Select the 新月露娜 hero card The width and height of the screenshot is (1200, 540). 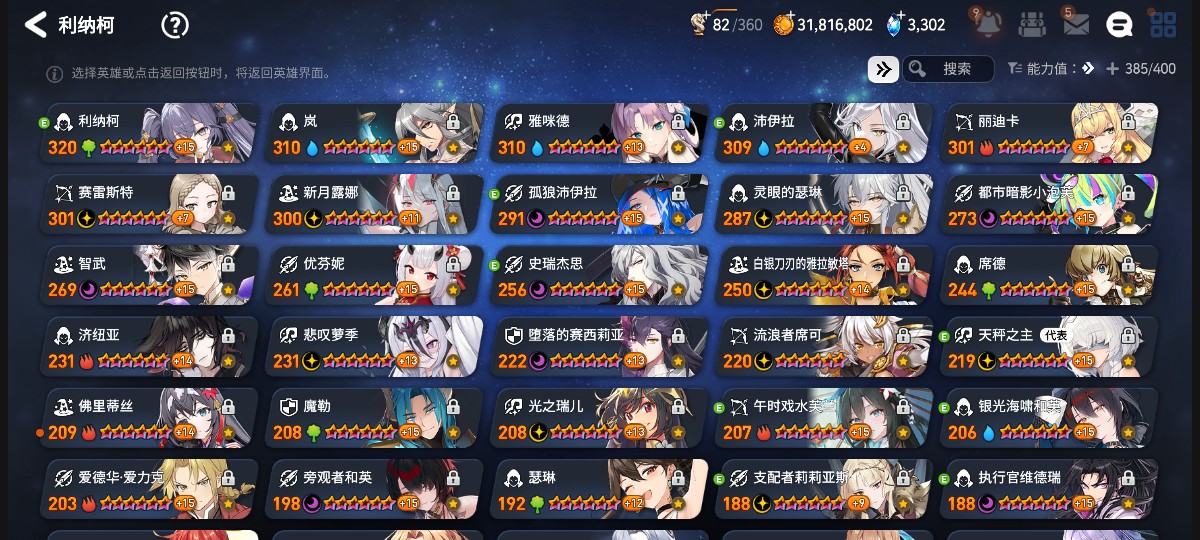pyautogui.click(x=375, y=205)
